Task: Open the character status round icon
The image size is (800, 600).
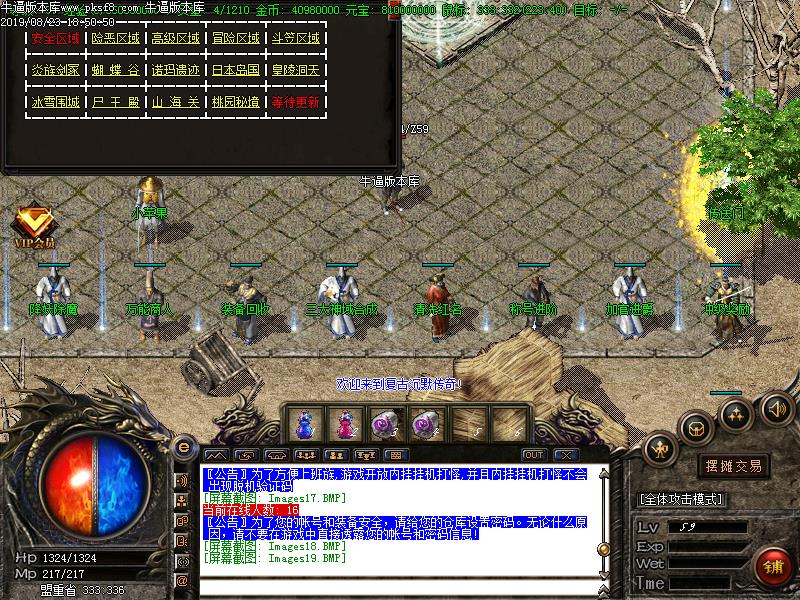Action: coord(660,450)
